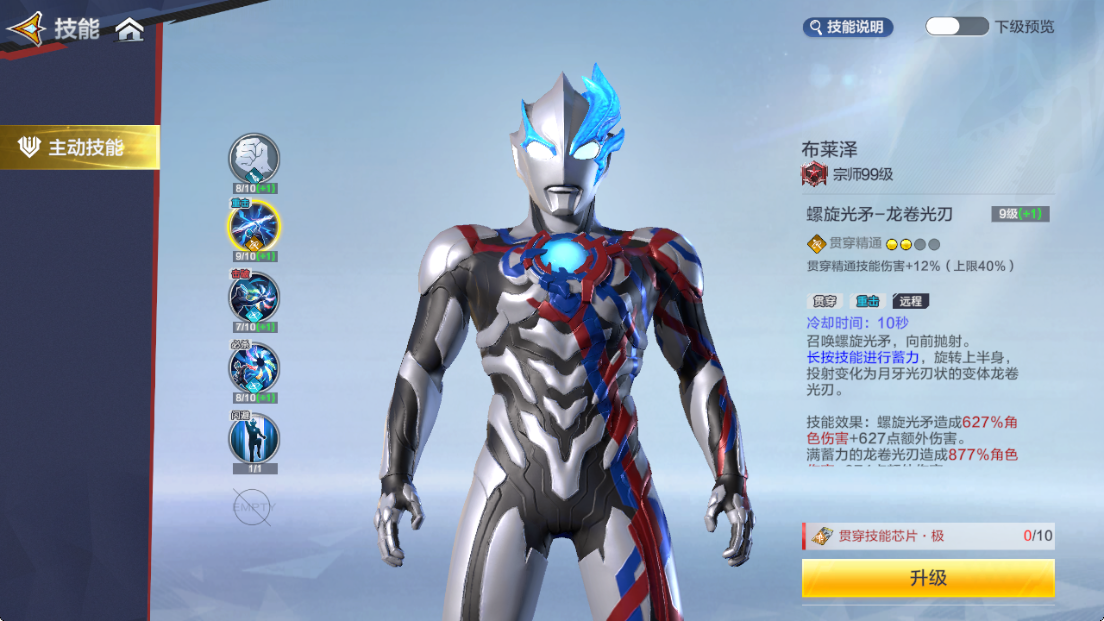Tap the 贯穿精通 mastery icon
1104x621 pixels.
816,243
